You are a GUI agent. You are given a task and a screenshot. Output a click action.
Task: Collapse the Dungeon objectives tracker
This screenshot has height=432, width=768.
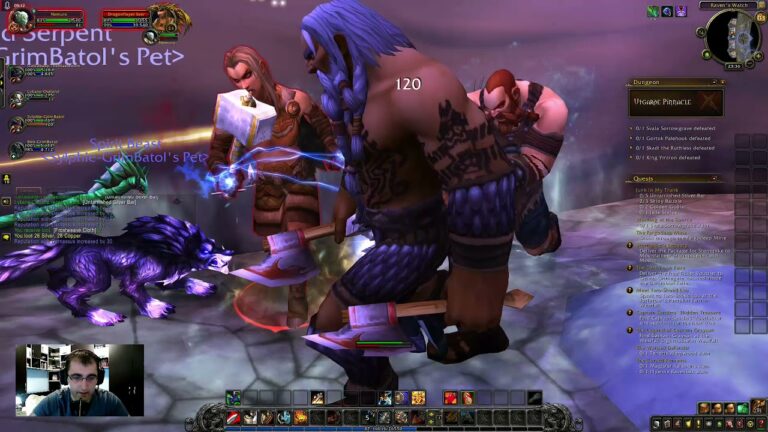tap(713, 82)
